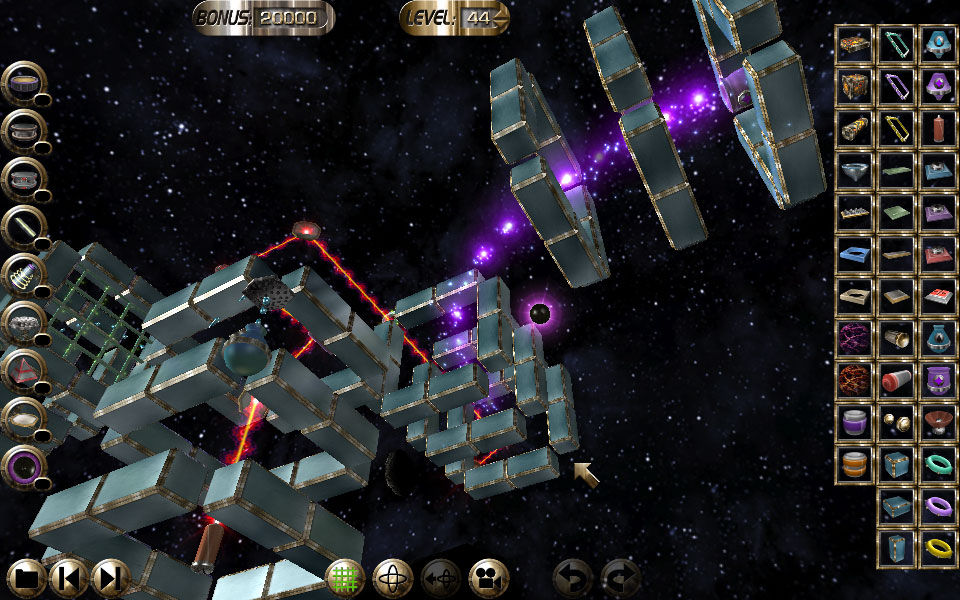Select the purple striped barrel piece
The height and width of the screenshot is (600, 960).
[x=854, y=422]
